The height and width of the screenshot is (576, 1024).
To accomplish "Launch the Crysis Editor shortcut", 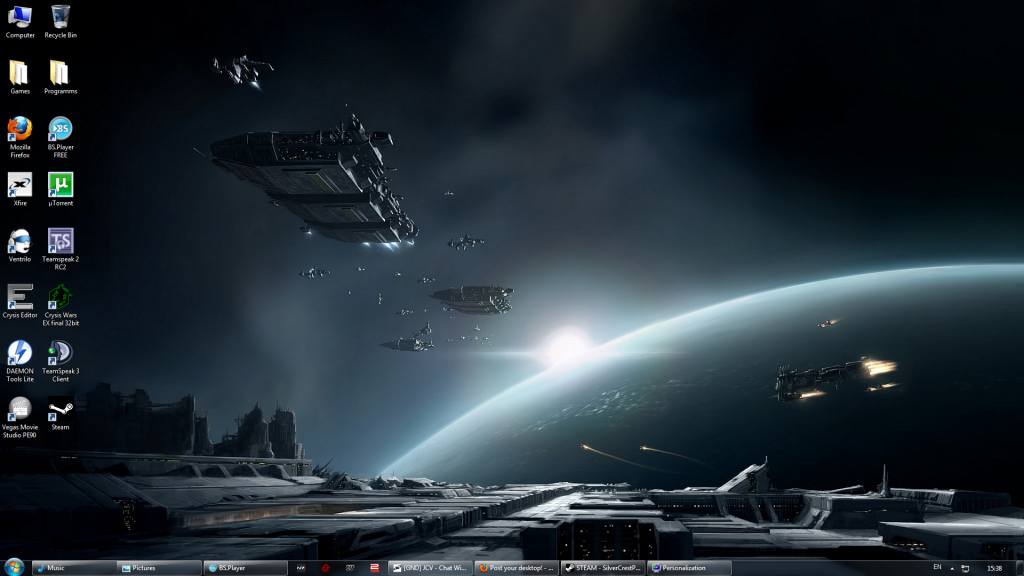I will coord(20,297).
